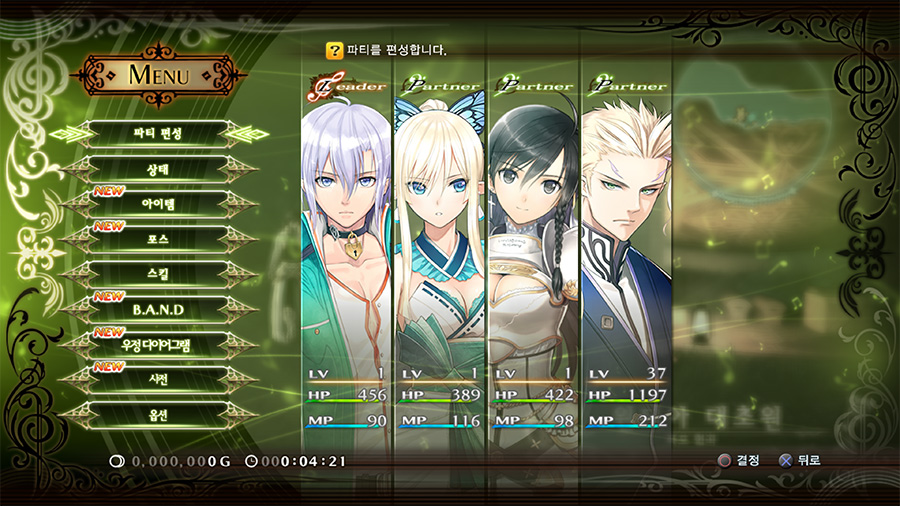Open the 아이템 item menu
Image resolution: width=900 pixels, height=506 pixels.
pos(158,204)
